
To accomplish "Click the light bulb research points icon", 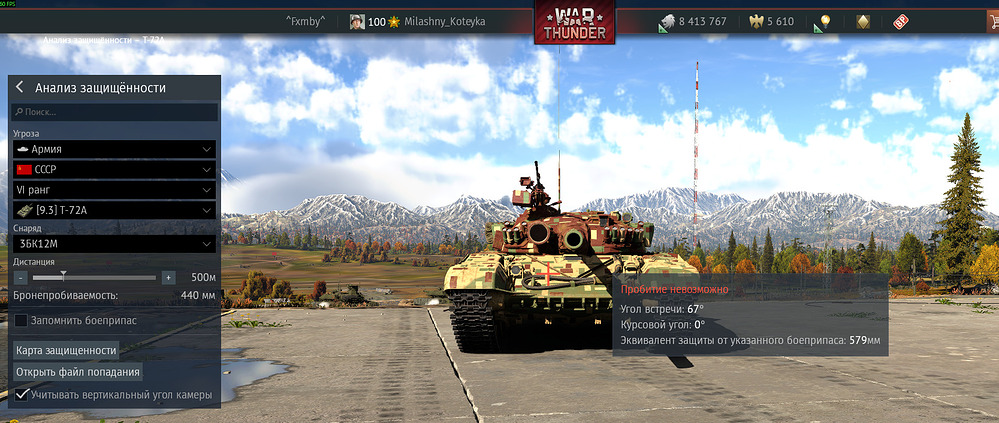I will coord(824,22).
